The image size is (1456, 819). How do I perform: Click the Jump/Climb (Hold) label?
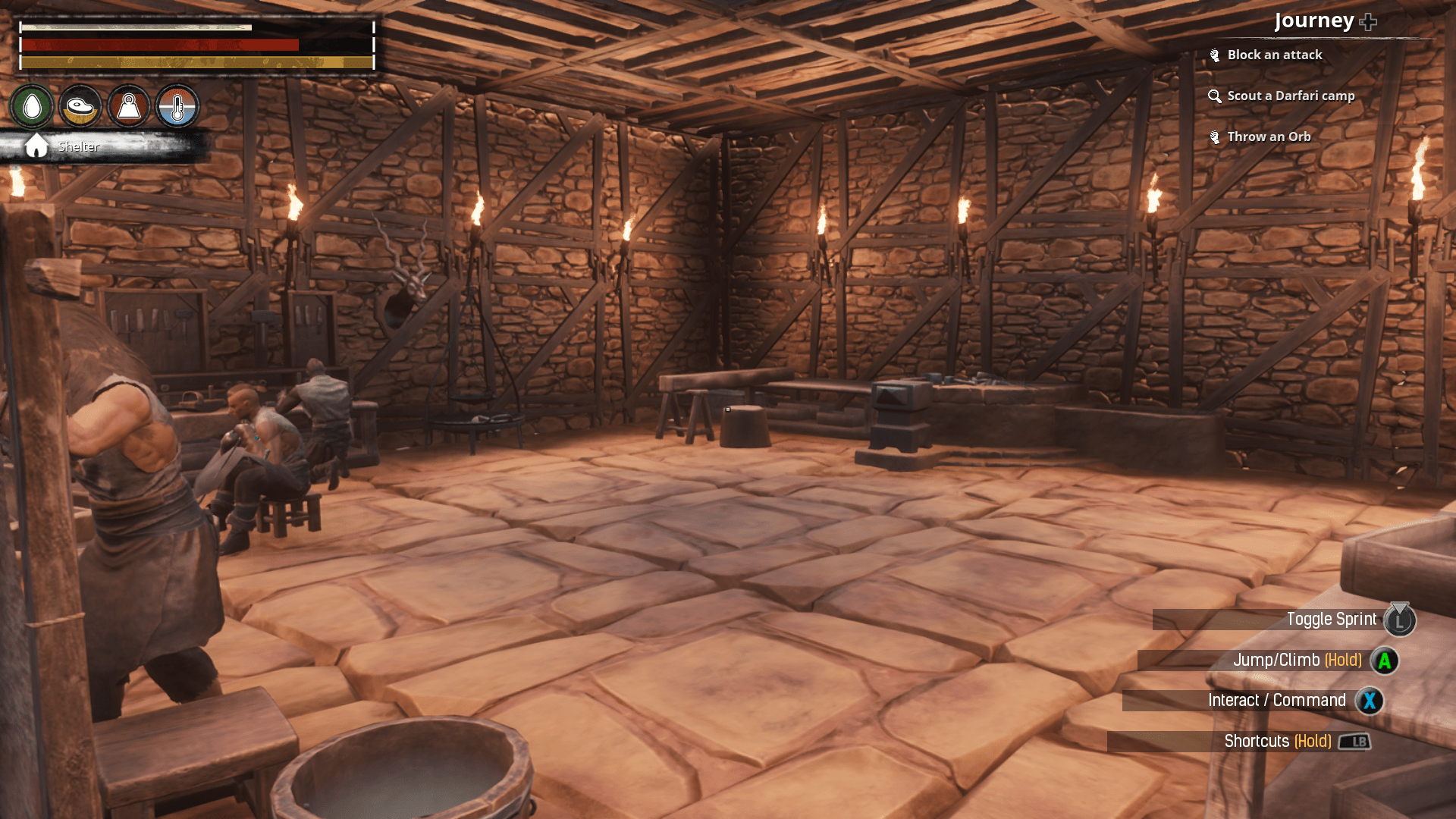1298,660
